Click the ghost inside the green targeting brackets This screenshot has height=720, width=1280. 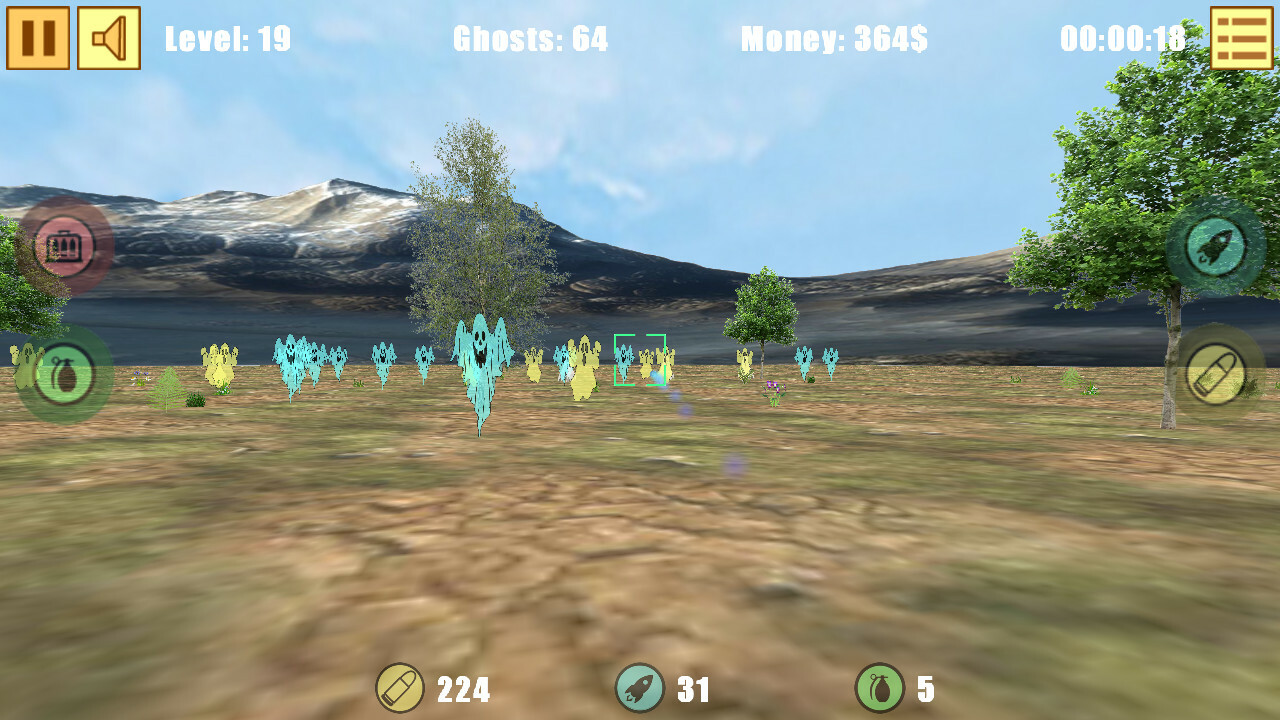[x=641, y=360]
